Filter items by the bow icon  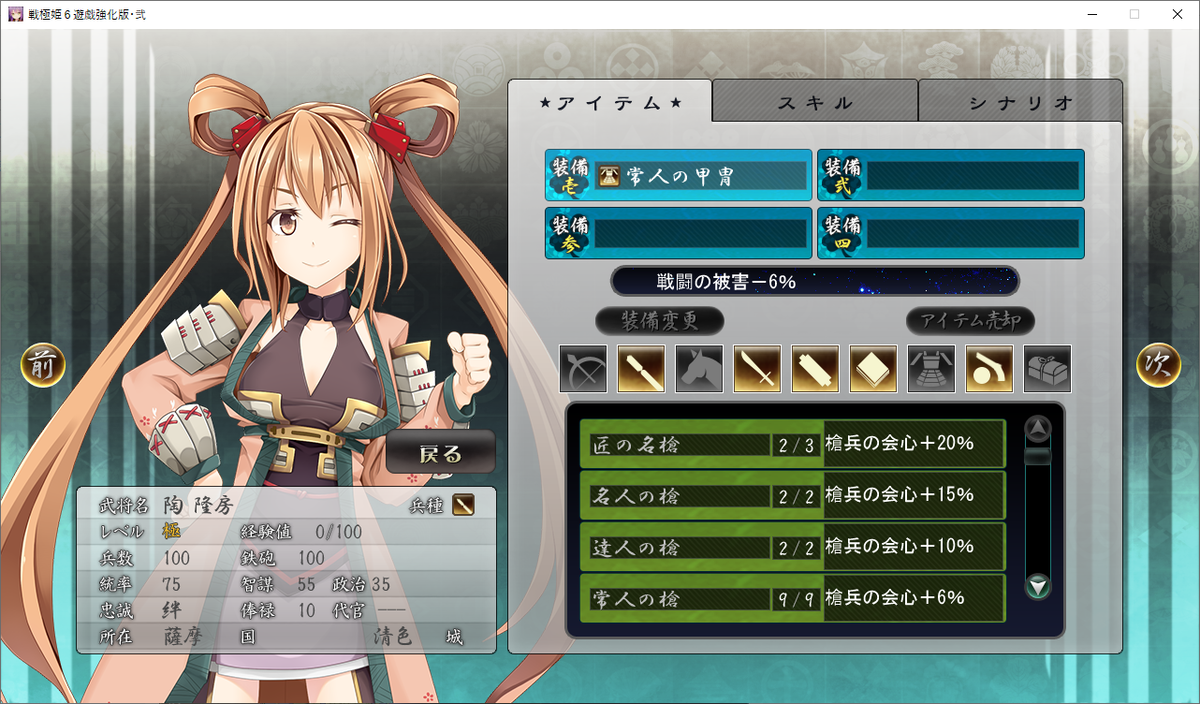tap(584, 369)
